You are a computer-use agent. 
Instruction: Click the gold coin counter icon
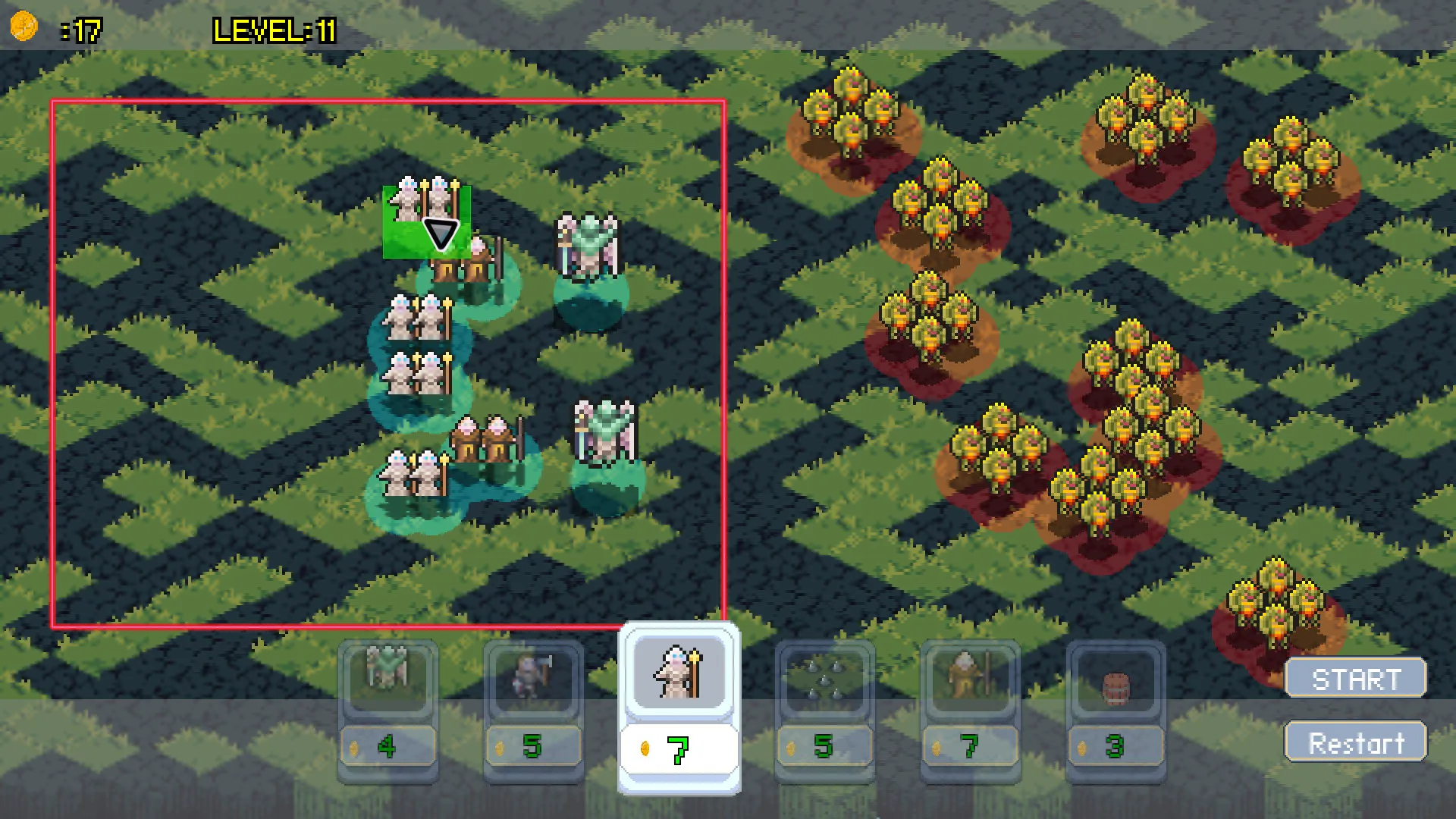coord(25,27)
